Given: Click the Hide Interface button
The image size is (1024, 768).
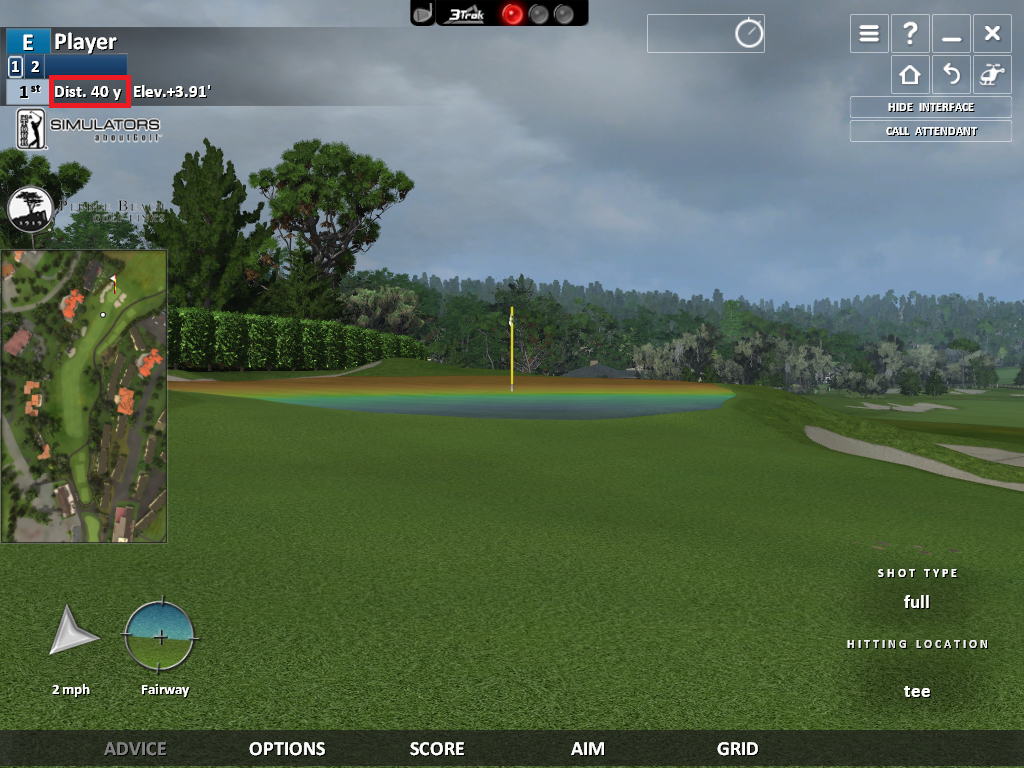Looking at the screenshot, I should (930, 107).
